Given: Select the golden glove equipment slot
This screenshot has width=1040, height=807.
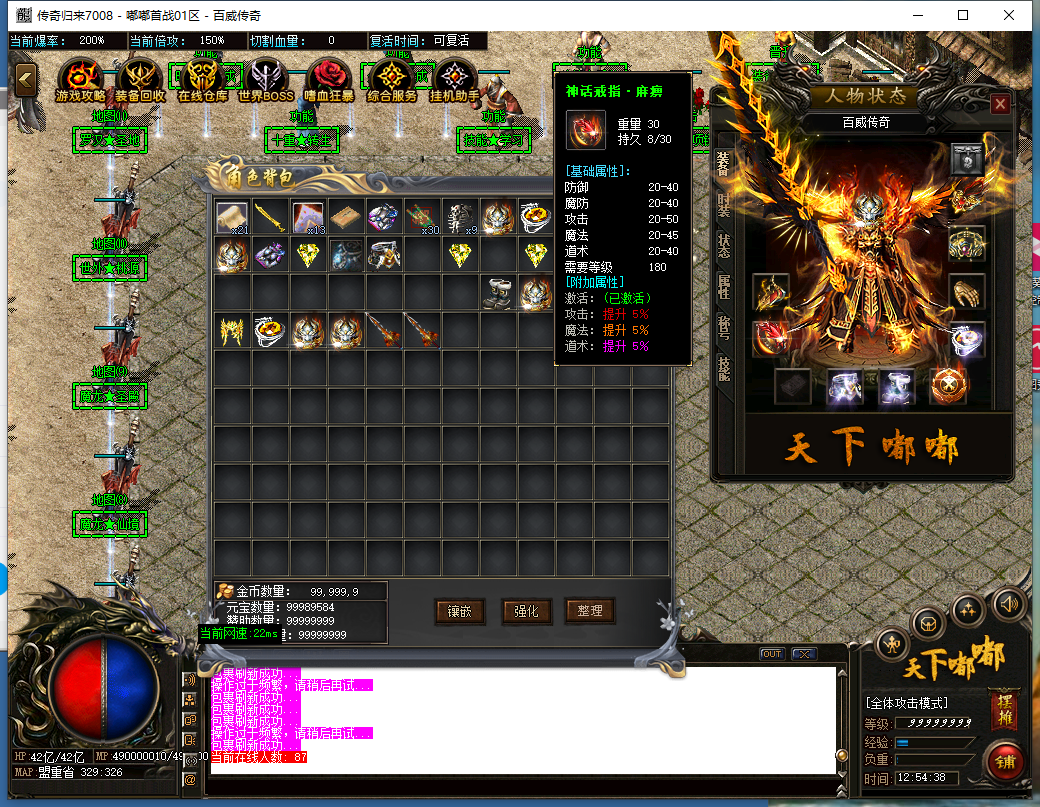Looking at the screenshot, I should 966,292.
